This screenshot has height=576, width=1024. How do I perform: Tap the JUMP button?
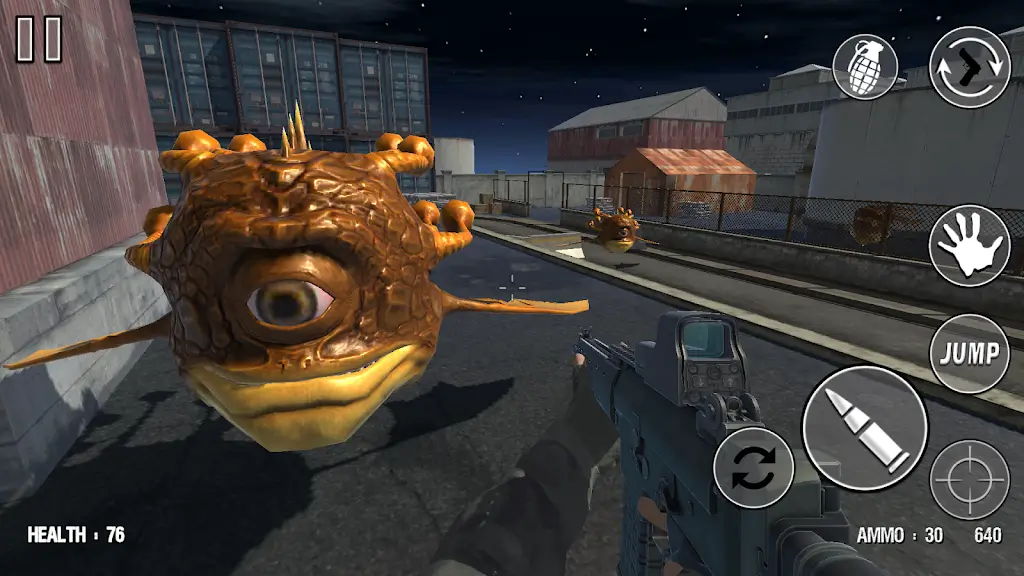969,353
